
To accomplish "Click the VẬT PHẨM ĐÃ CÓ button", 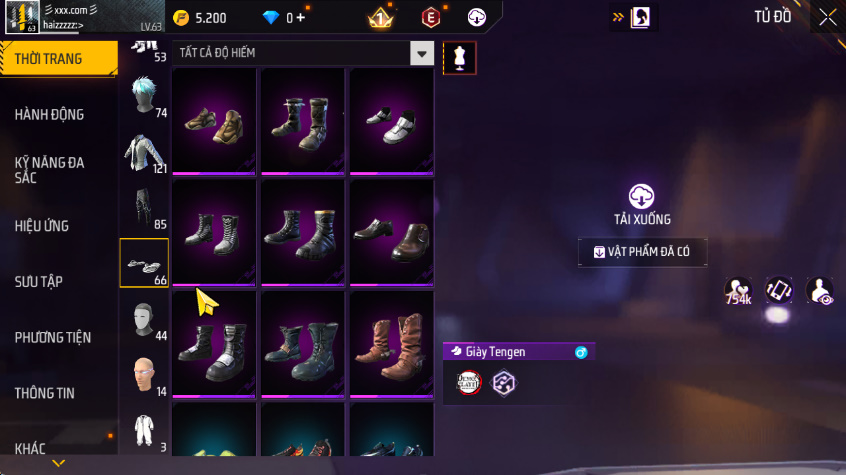I will coord(642,252).
